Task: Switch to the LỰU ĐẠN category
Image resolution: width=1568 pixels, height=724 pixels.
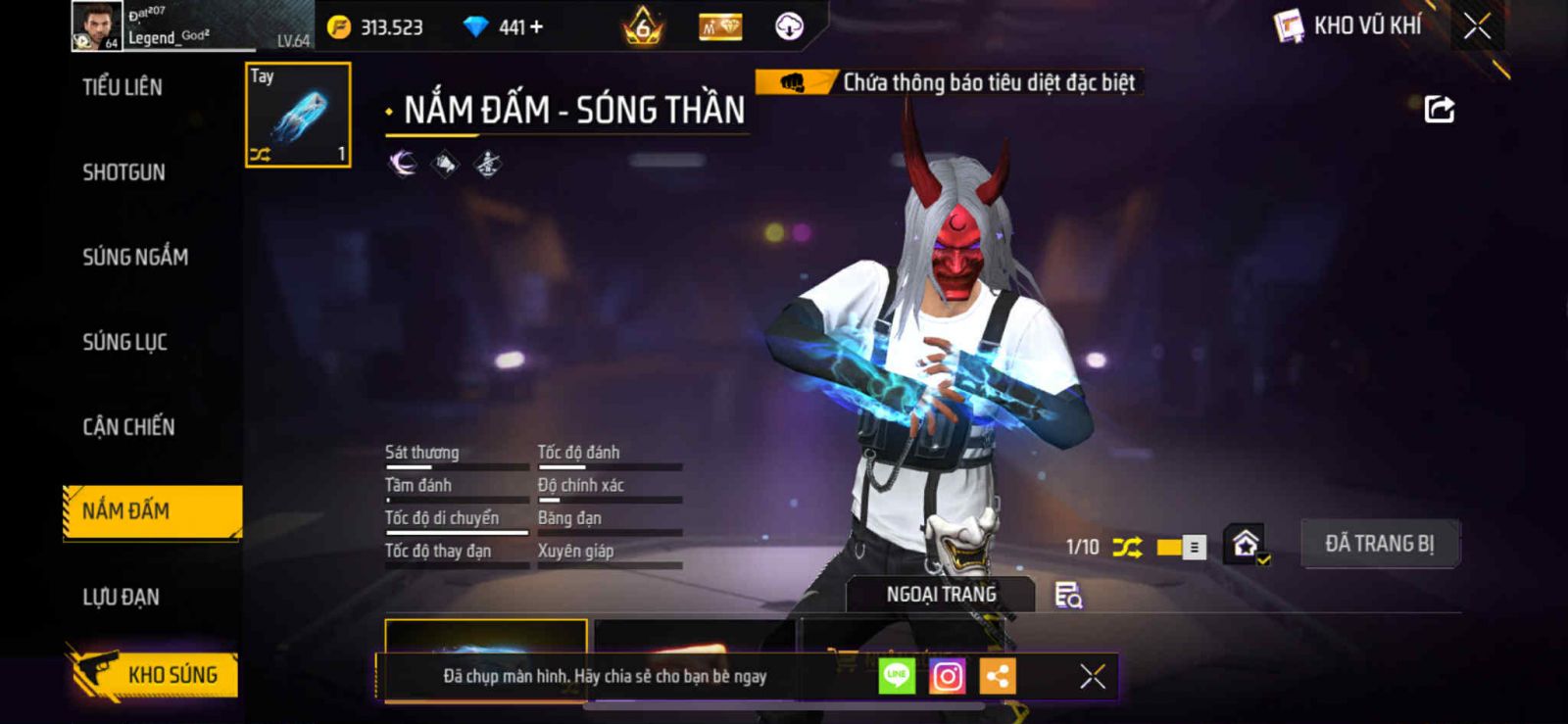Action: click(x=121, y=597)
